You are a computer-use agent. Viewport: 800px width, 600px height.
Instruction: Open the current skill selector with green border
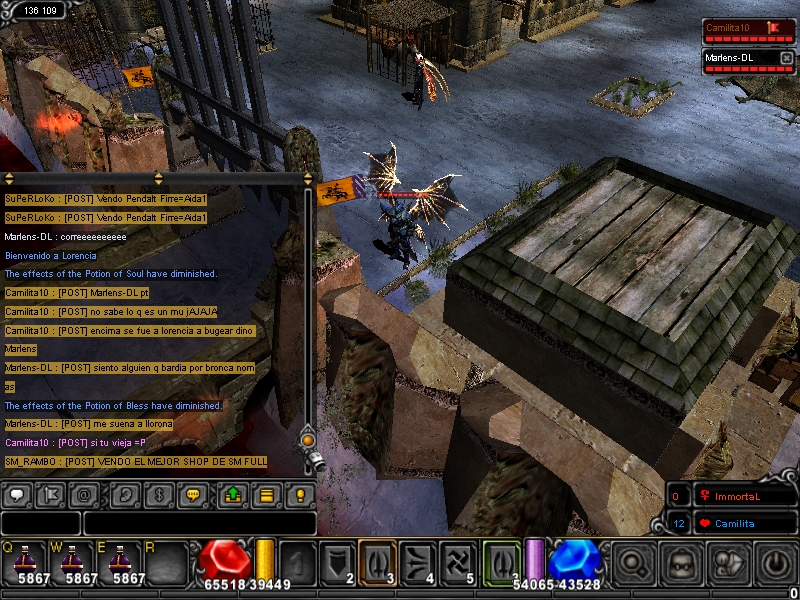click(x=500, y=560)
